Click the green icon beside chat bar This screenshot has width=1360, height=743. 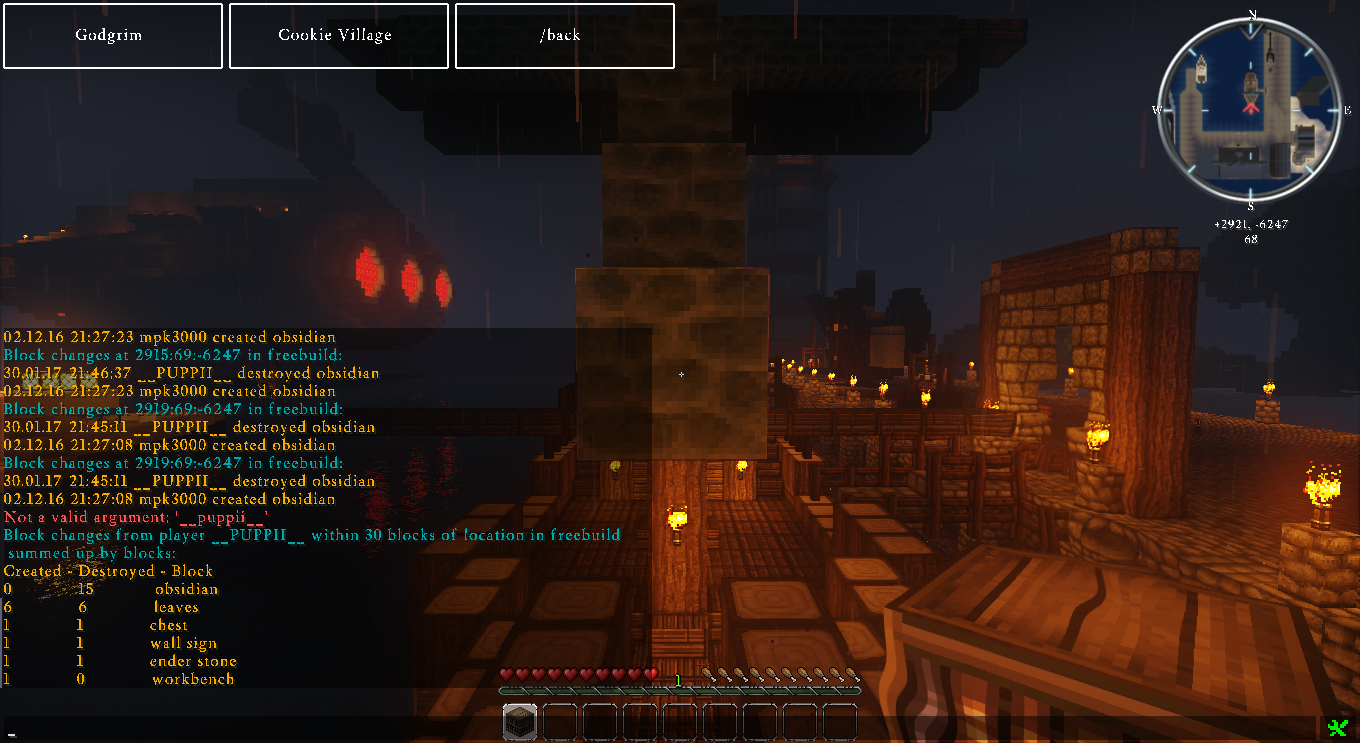pos(1337,728)
